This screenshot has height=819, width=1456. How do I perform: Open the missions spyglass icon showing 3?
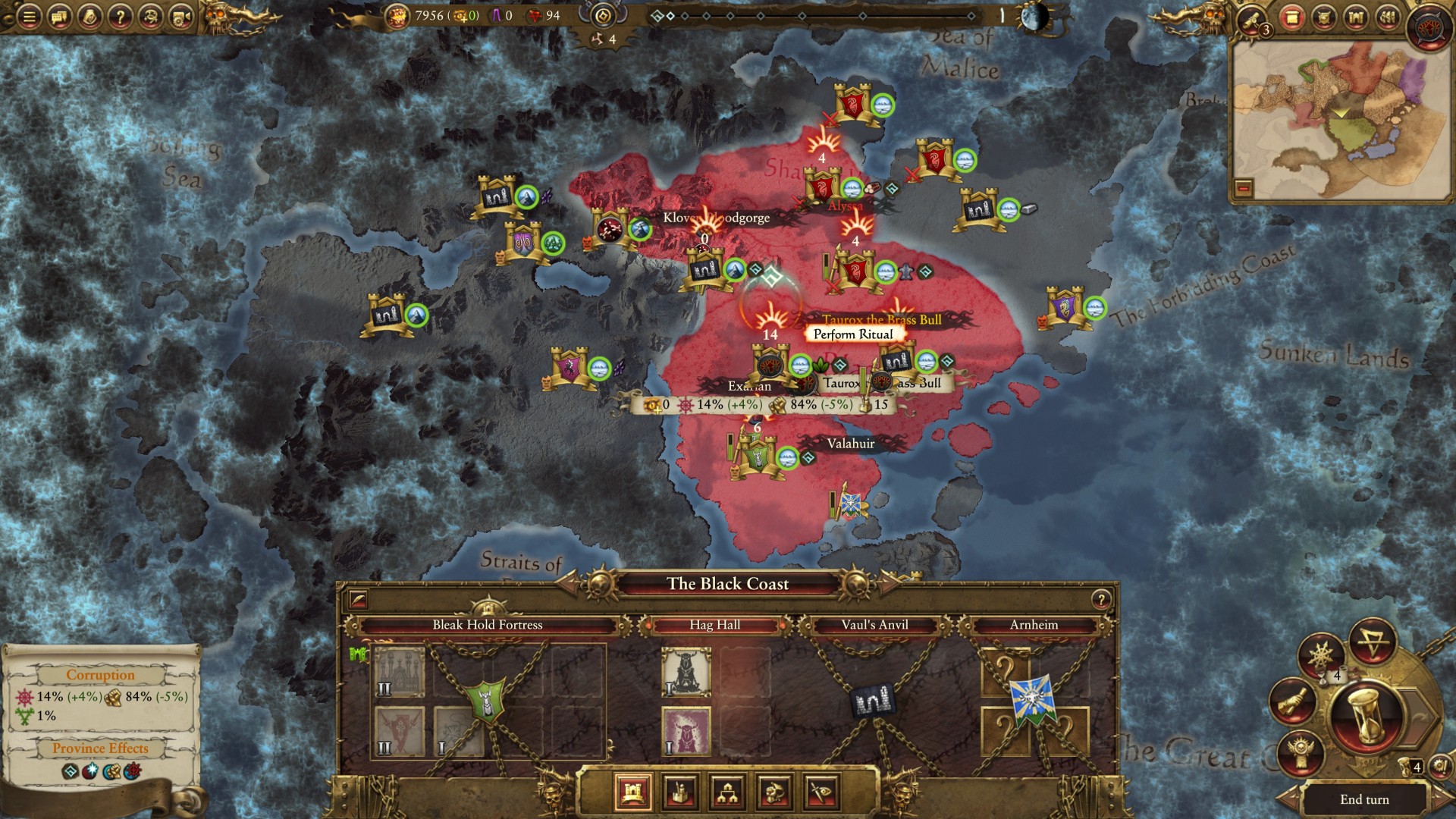1250,18
